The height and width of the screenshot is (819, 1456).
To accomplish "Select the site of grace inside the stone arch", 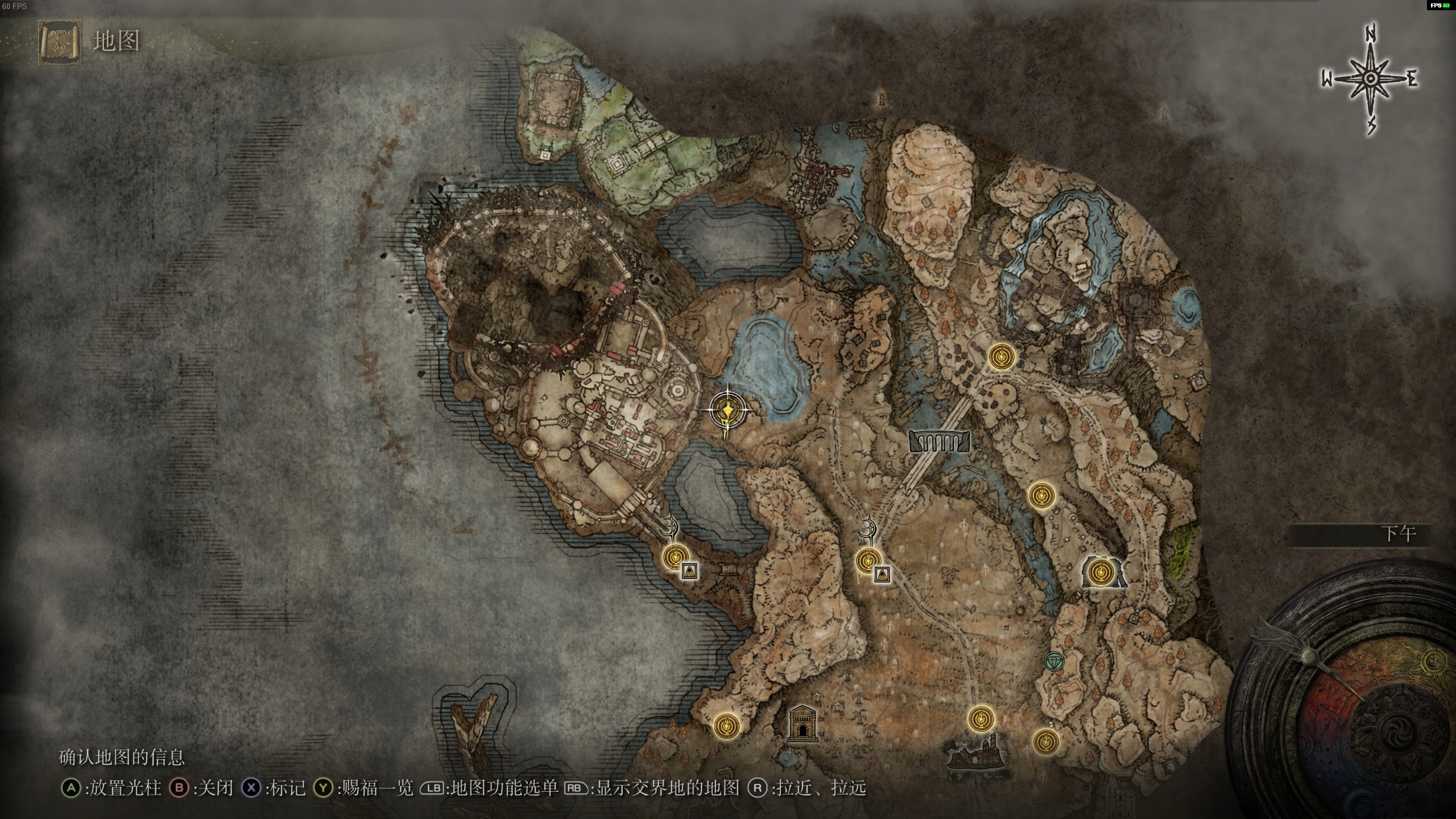I will pos(1103,570).
